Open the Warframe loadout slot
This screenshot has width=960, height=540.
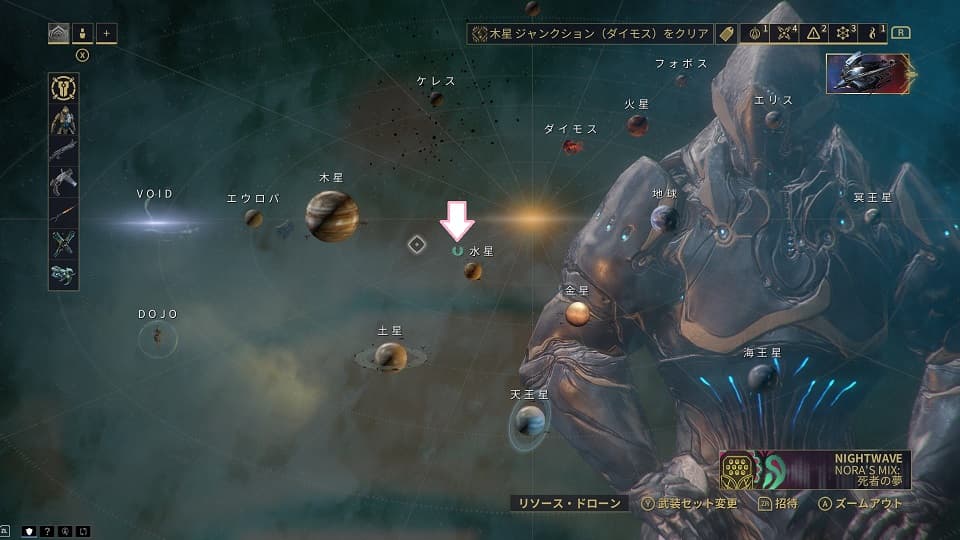[x=64, y=120]
